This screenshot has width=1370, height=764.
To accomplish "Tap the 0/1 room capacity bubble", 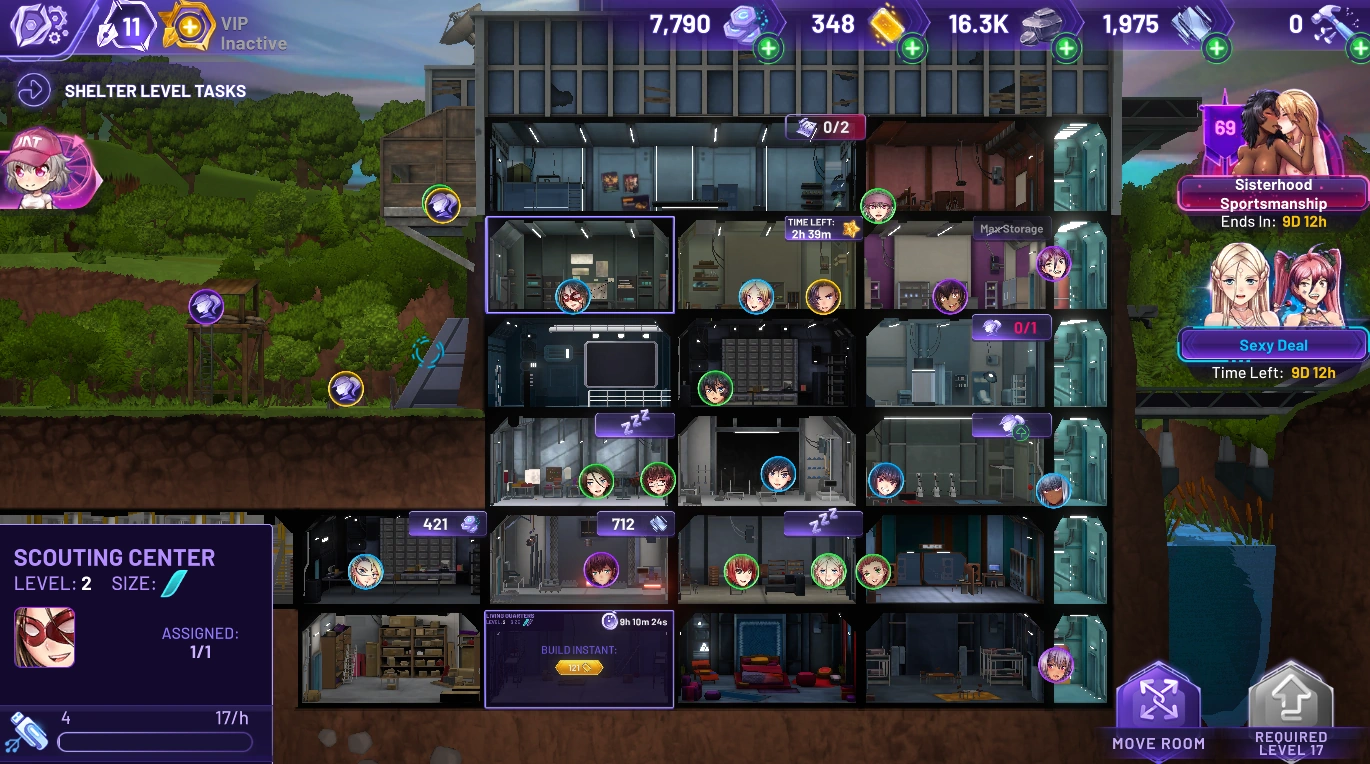I will 1011,327.
